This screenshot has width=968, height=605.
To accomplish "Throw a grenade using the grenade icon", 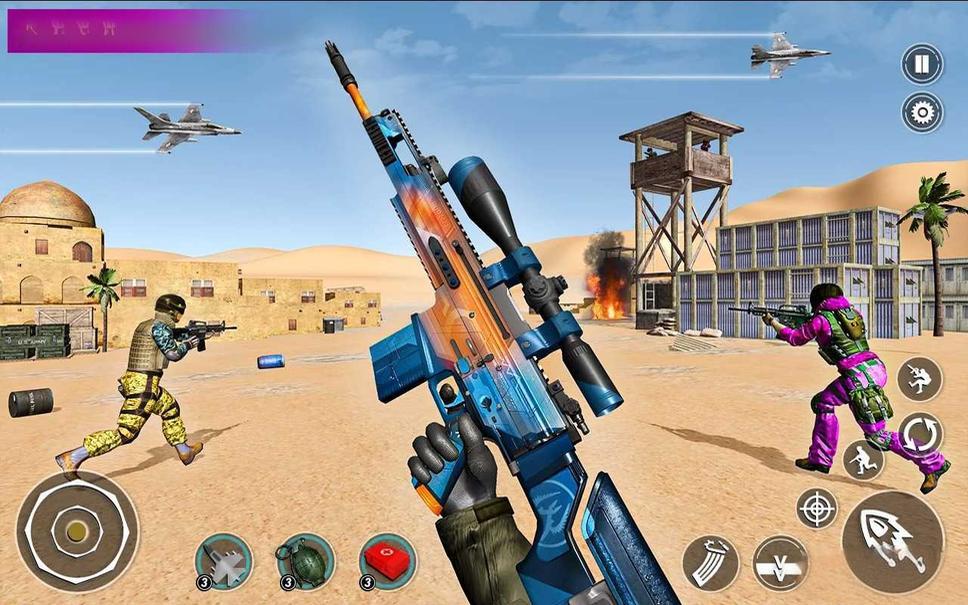I will click(305, 562).
